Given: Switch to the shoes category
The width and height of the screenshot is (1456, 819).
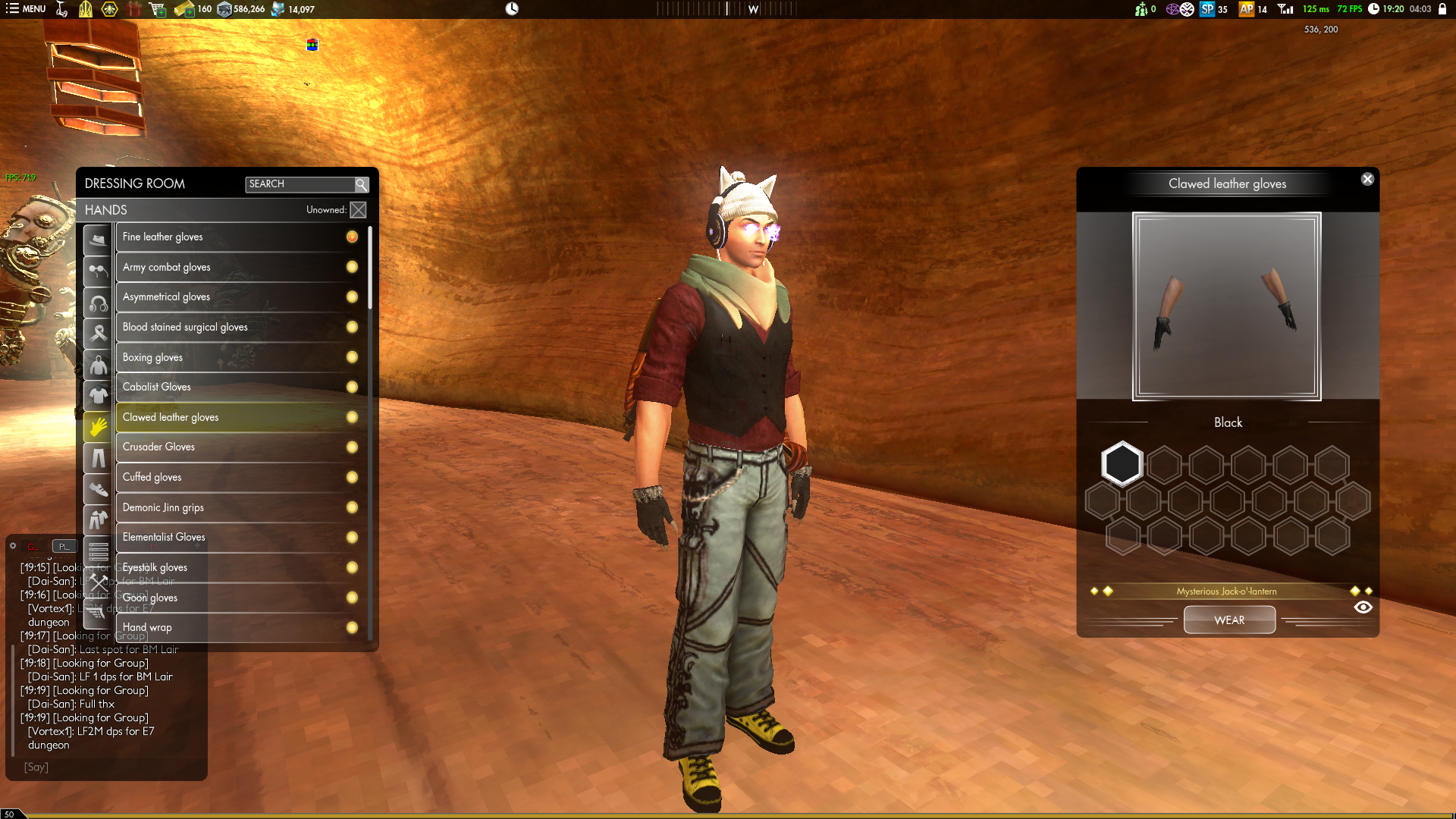Looking at the screenshot, I should coord(98,489).
